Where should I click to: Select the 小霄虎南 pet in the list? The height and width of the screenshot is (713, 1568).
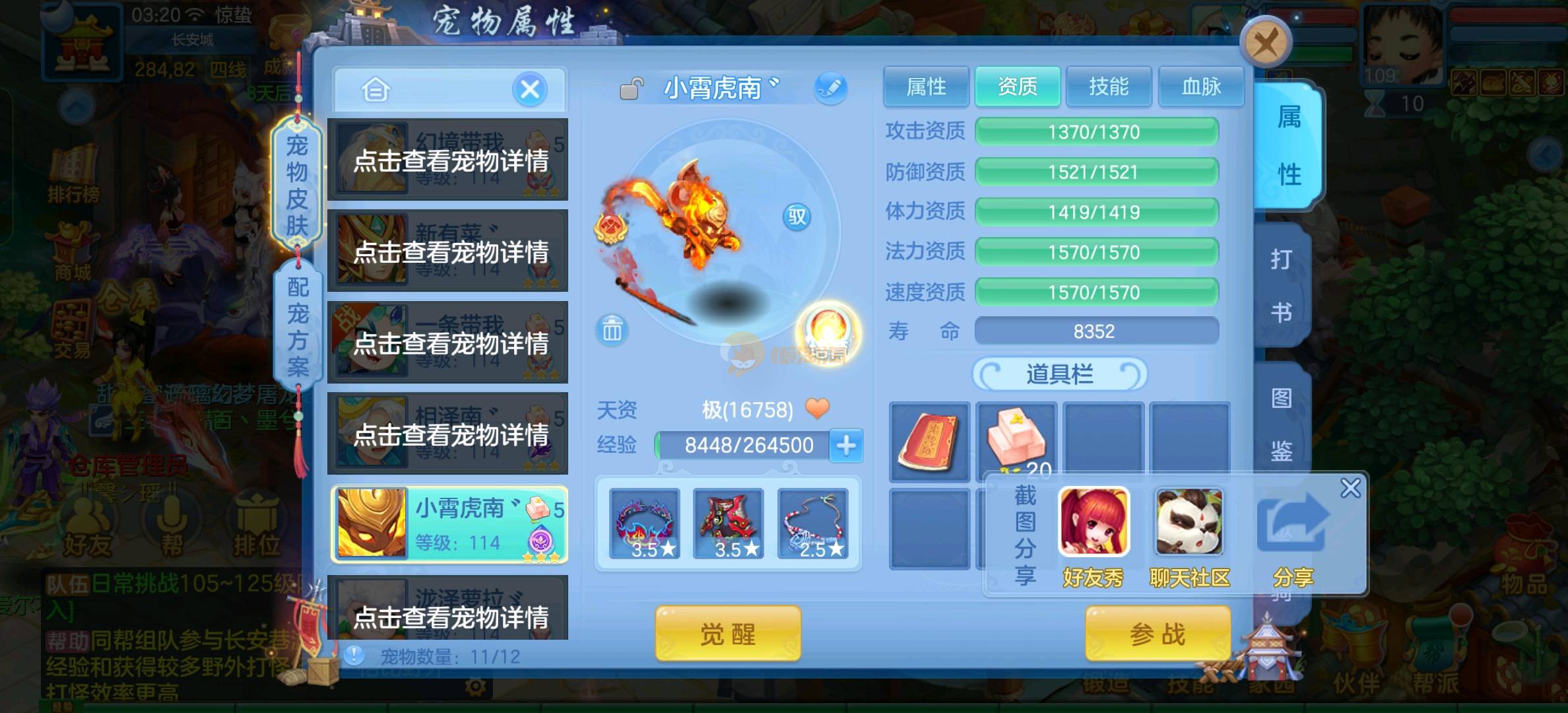pyautogui.click(x=449, y=525)
